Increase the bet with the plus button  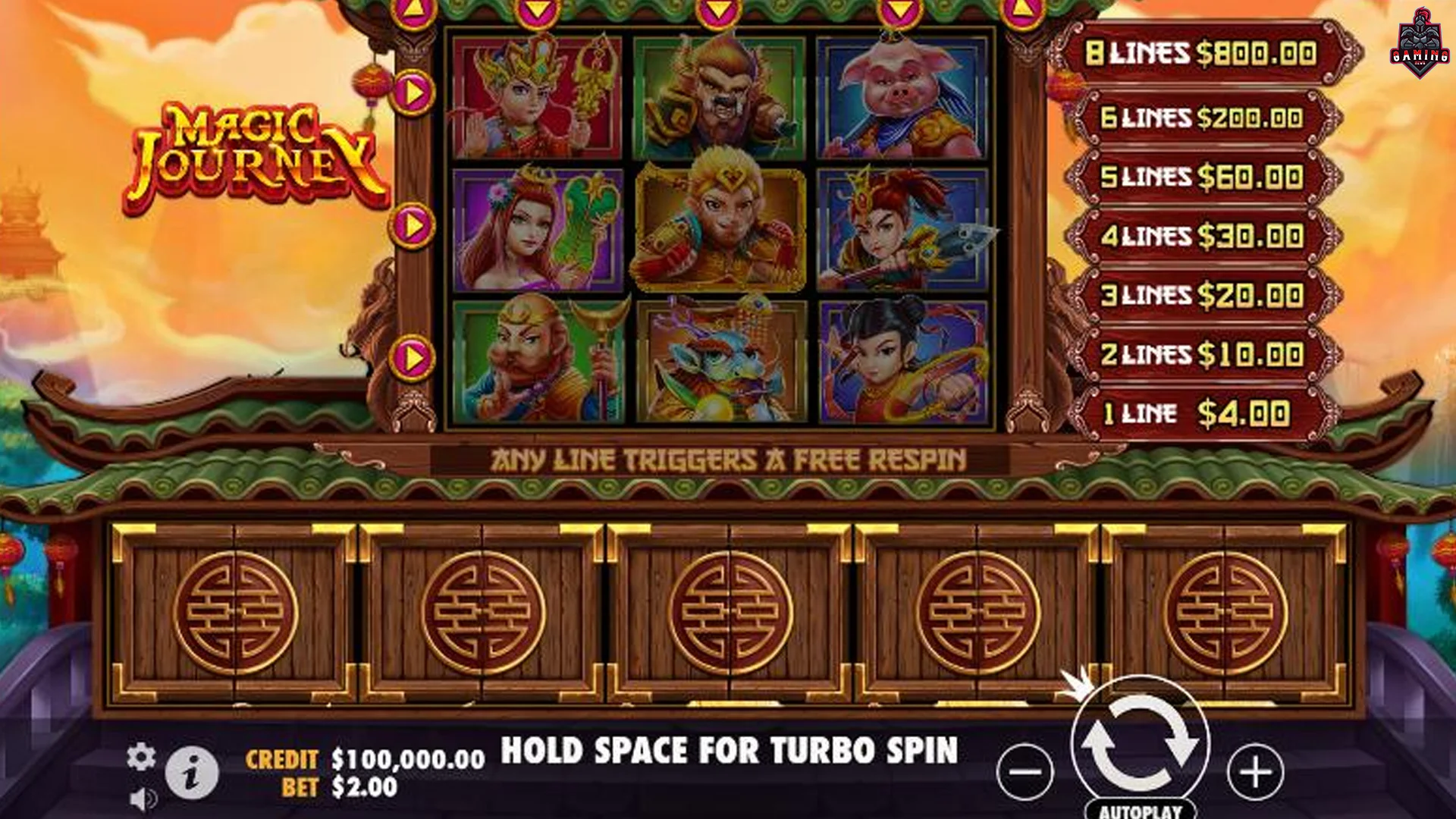point(1255,772)
